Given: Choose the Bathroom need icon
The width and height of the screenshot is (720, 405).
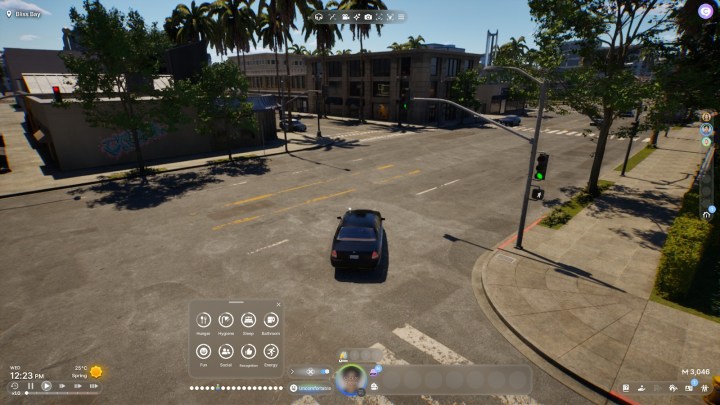Looking at the screenshot, I should coord(271,320).
